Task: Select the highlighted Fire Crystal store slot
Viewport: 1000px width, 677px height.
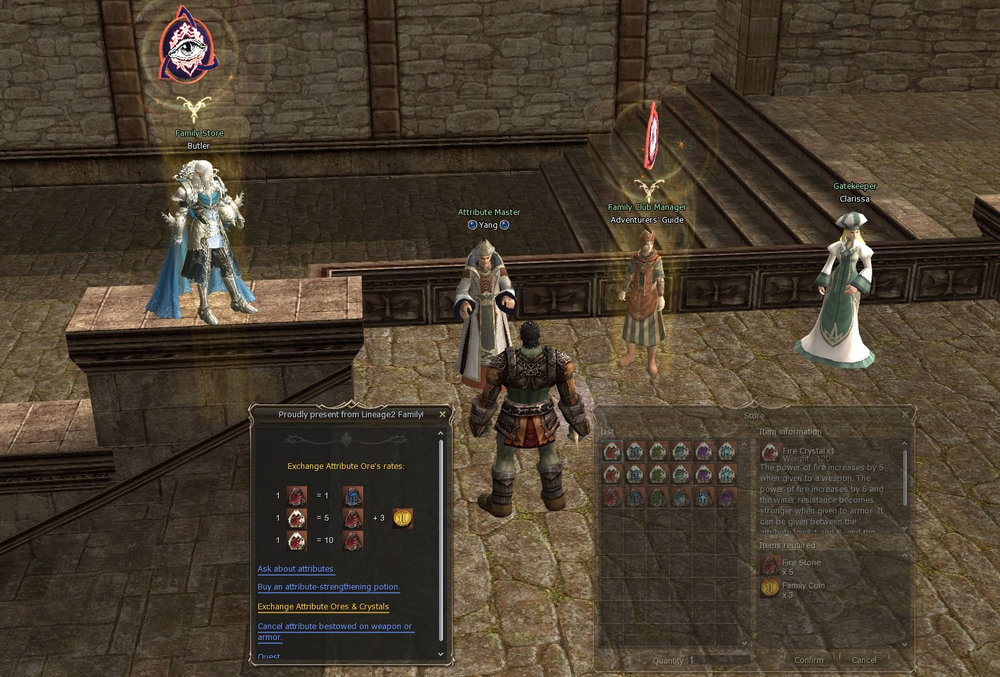Action: pyautogui.click(x=610, y=452)
